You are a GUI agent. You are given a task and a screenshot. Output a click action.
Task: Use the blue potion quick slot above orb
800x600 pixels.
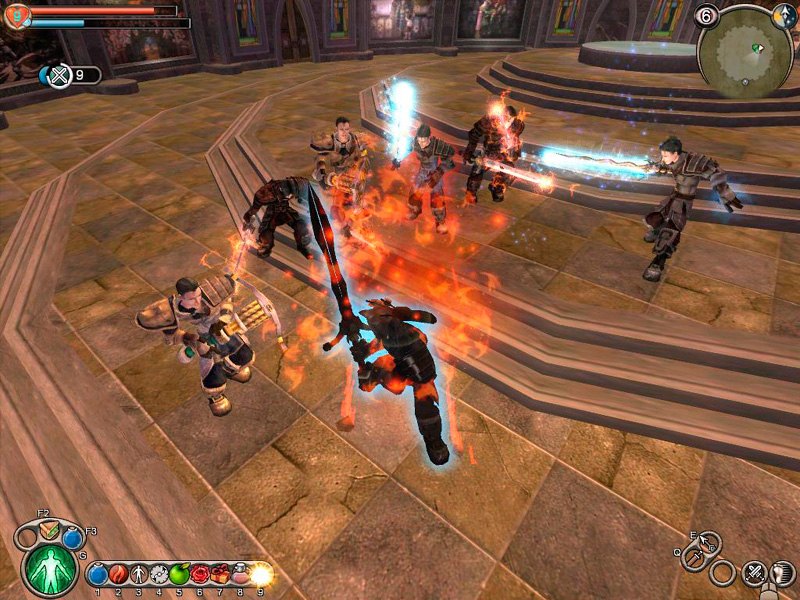click(72, 538)
